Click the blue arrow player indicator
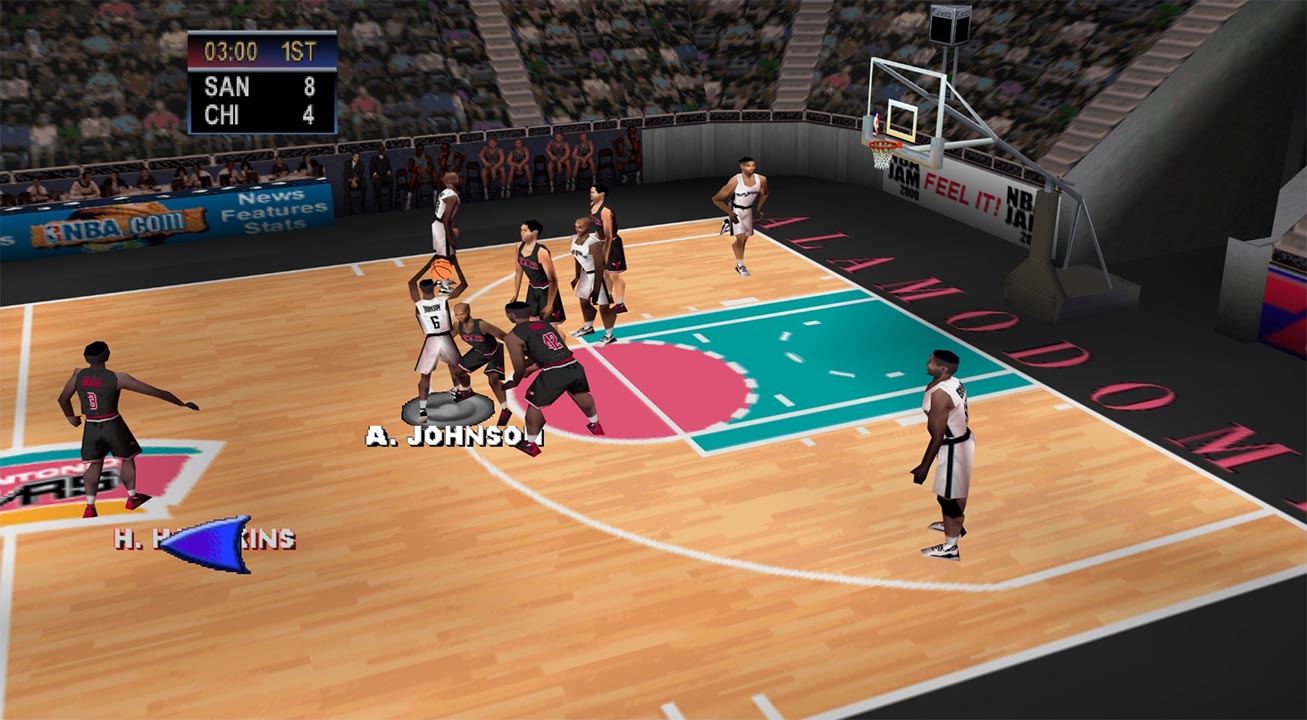Image resolution: width=1307 pixels, height=720 pixels. [x=210, y=543]
